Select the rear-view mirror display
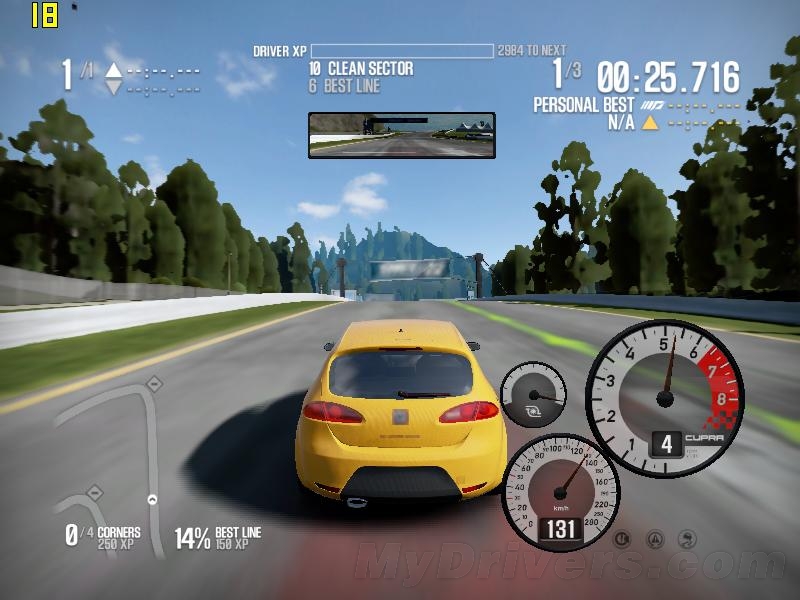800x600 pixels. tap(402, 135)
